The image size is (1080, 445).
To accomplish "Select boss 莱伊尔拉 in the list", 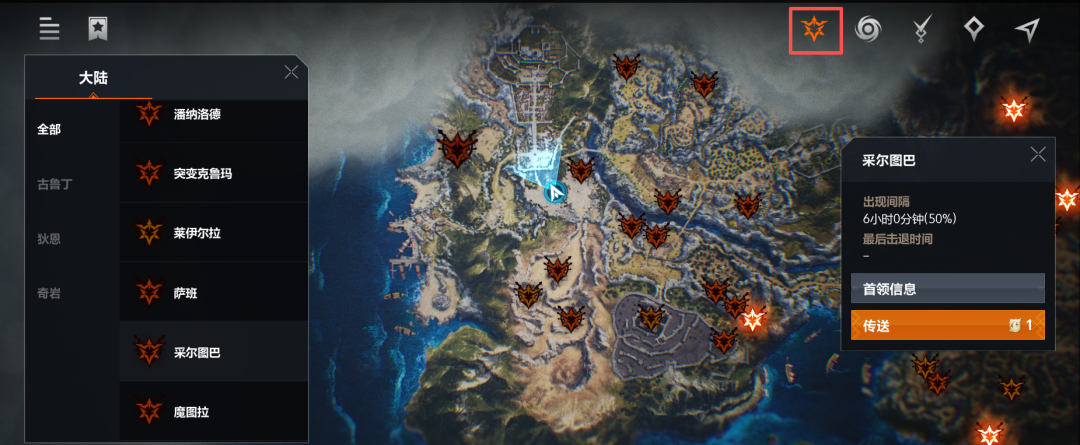I will (x=212, y=233).
